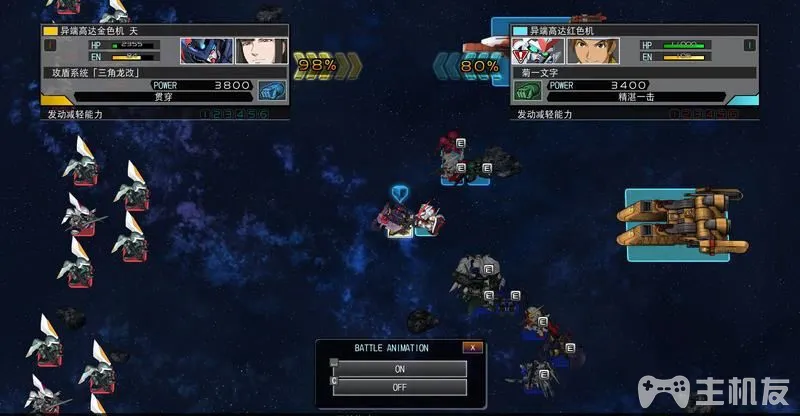Select the Gold Frame pilot portrait
Viewport: 800px width, 416px height.
250,51
